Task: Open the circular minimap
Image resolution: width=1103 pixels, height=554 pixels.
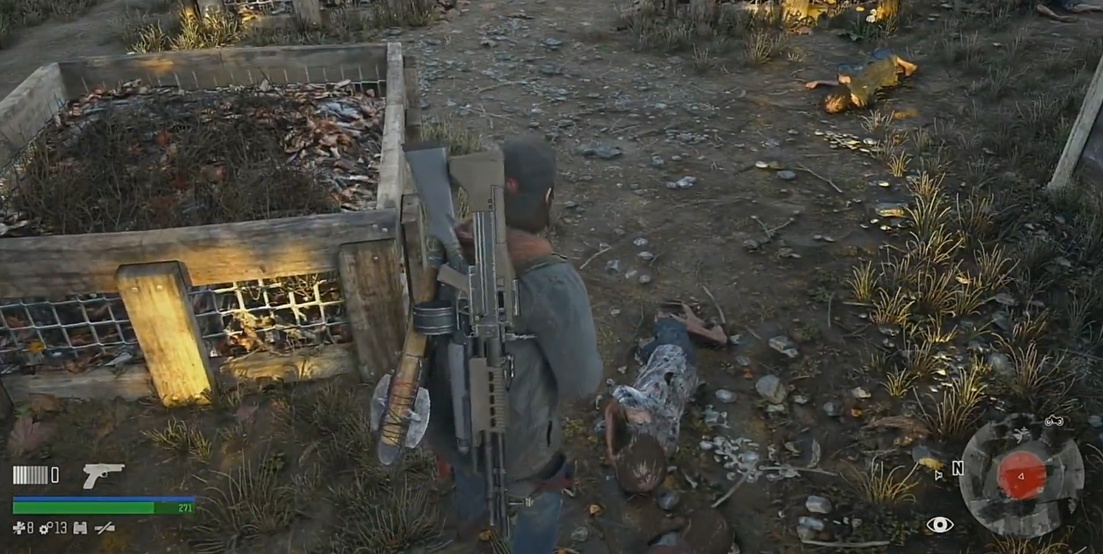Action: (1021, 474)
